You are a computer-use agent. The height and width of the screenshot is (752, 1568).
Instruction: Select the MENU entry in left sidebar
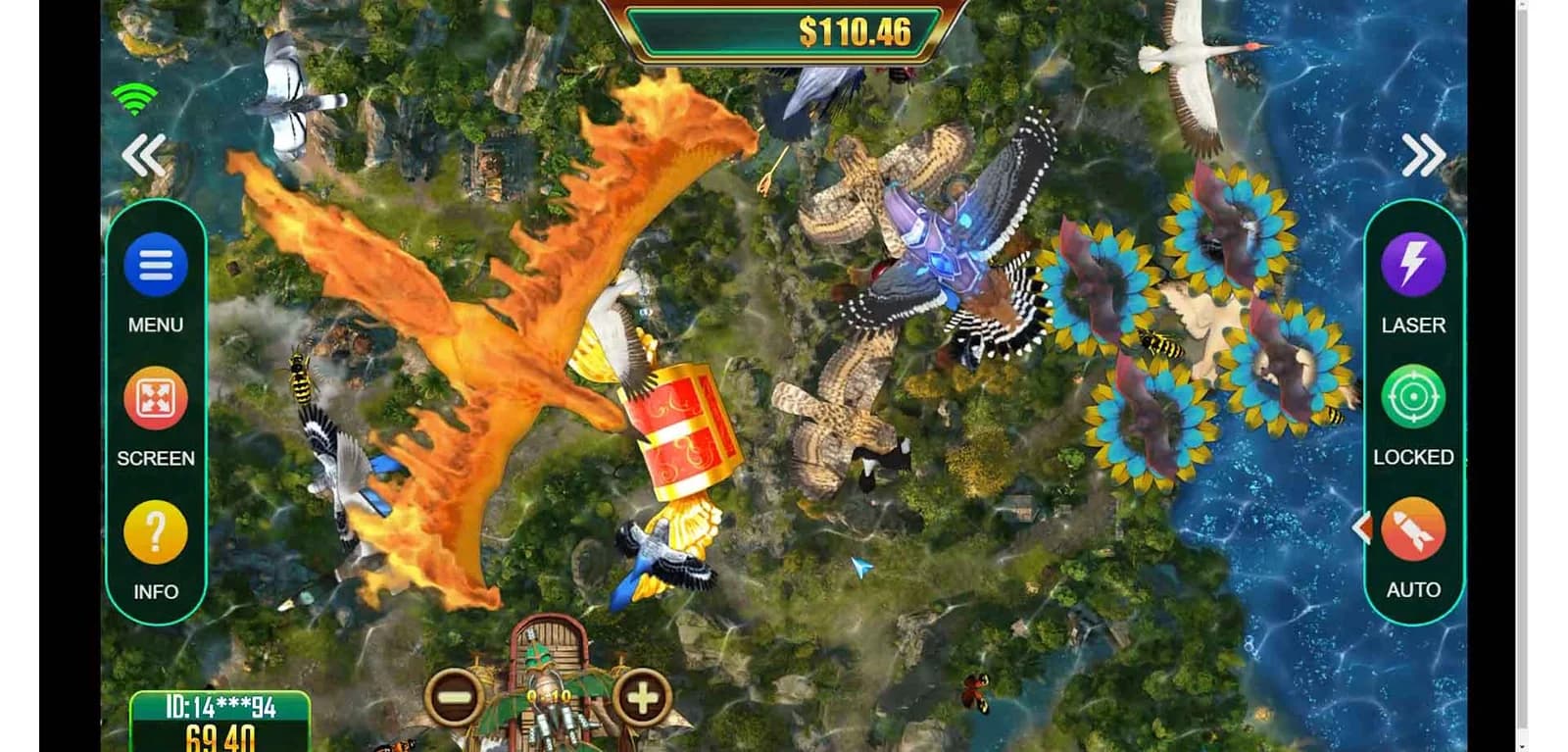[154, 262]
